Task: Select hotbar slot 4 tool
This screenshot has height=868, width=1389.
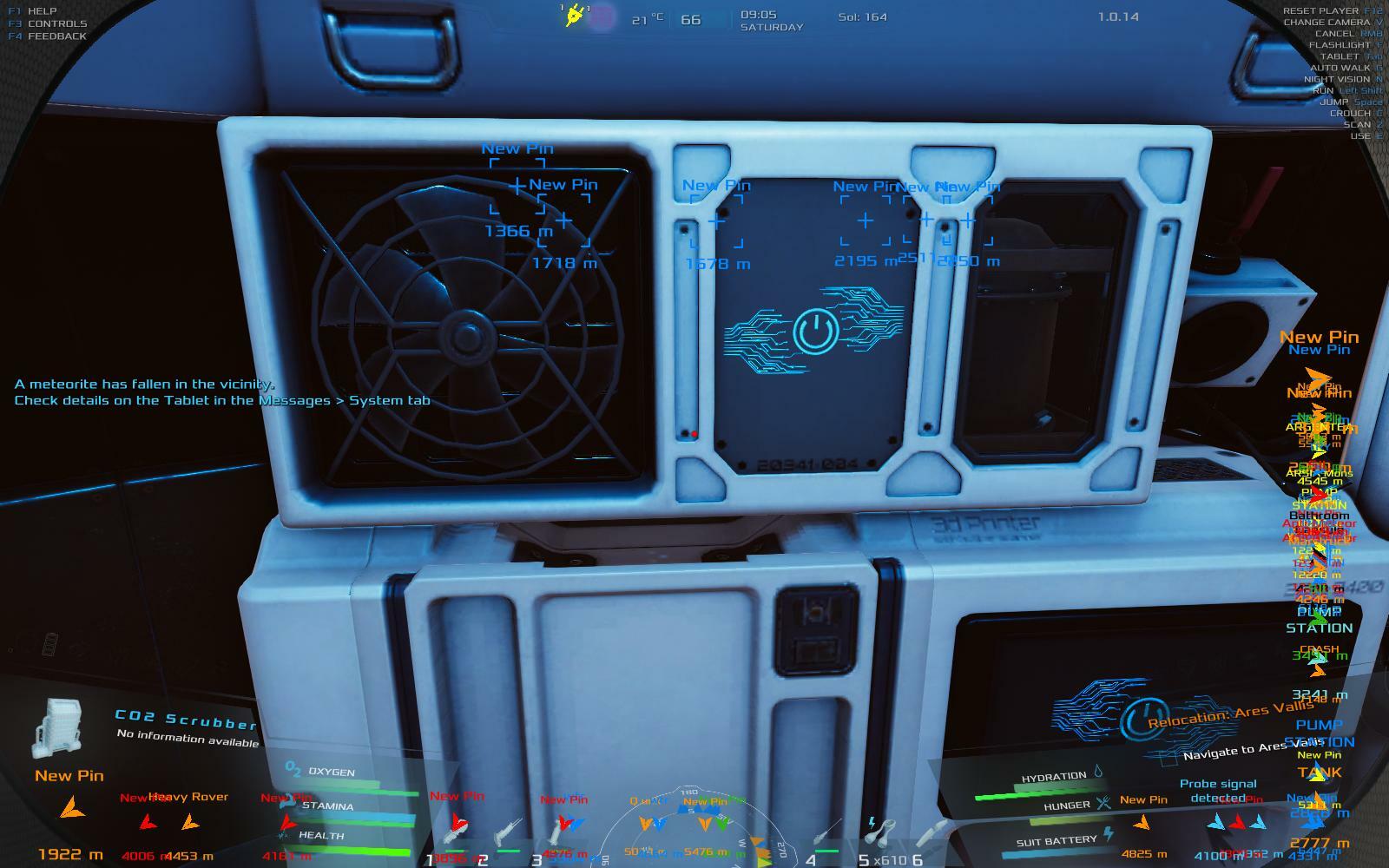Action: pos(827,836)
